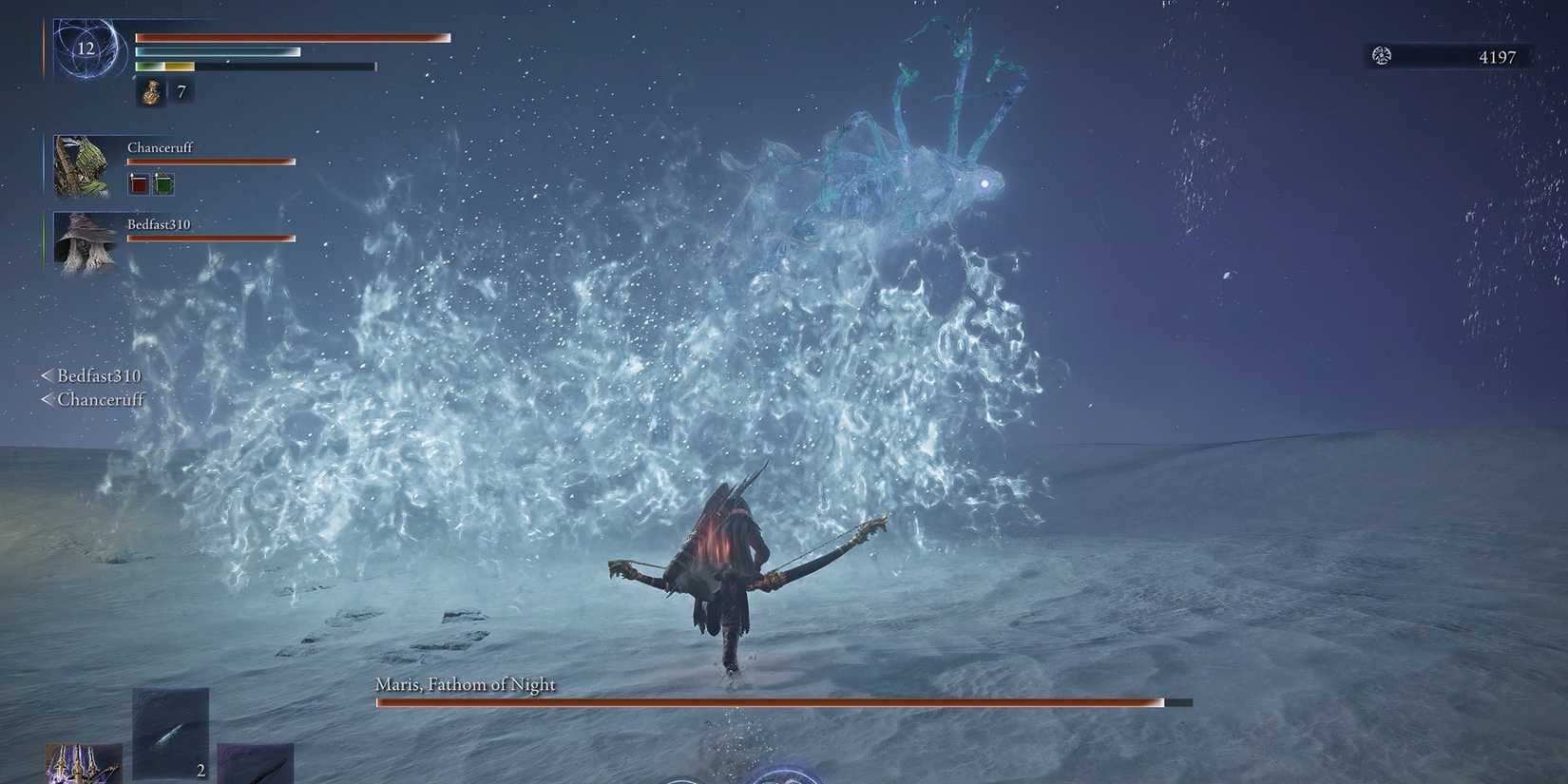The width and height of the screenshot is (1568, 784).
Task: Click the '< Chanceruff' direction marker text
Action: click(x=94, y=399)
